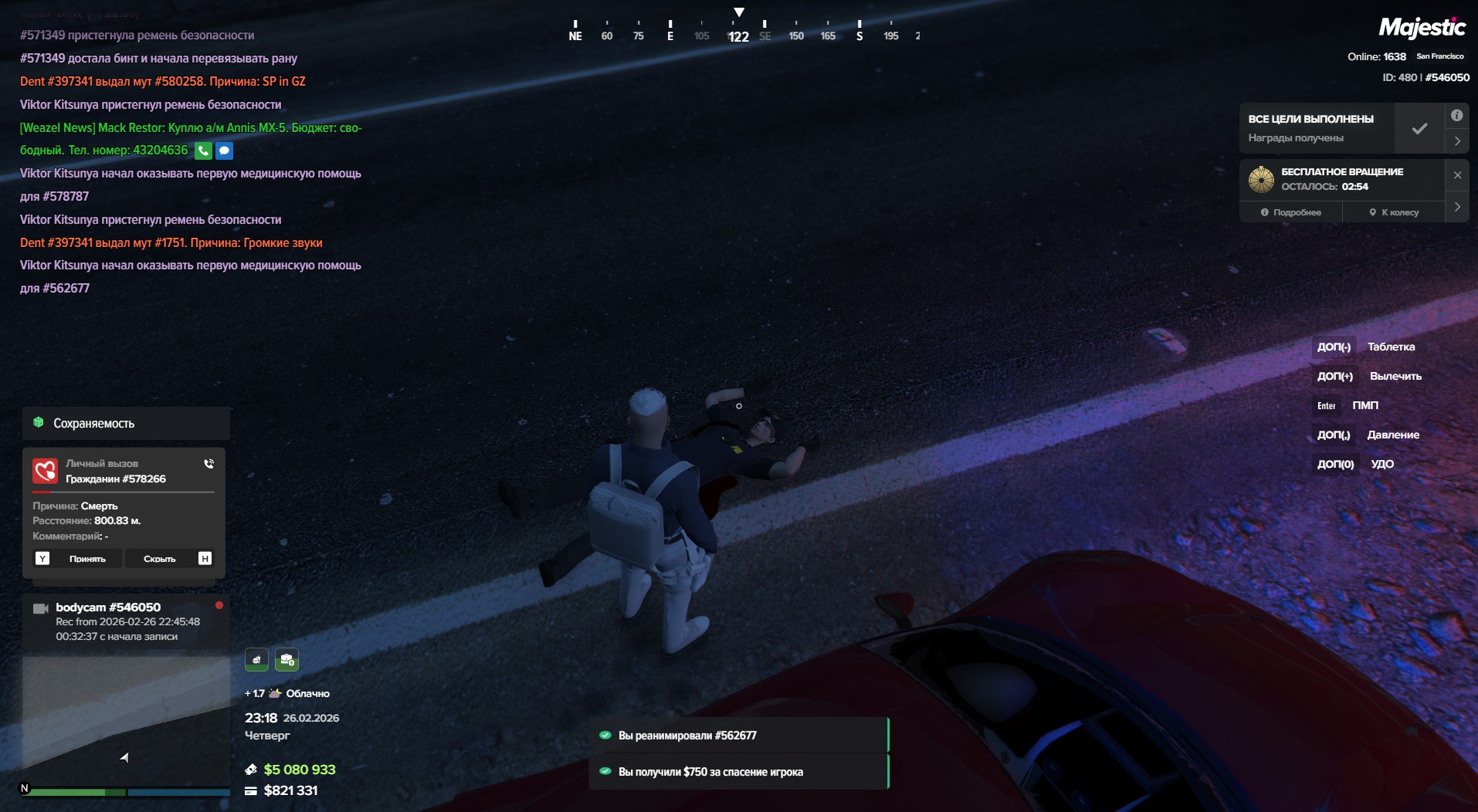
Task: Expand the free spin panel arrow
Action: click(x=1456, y=207)
